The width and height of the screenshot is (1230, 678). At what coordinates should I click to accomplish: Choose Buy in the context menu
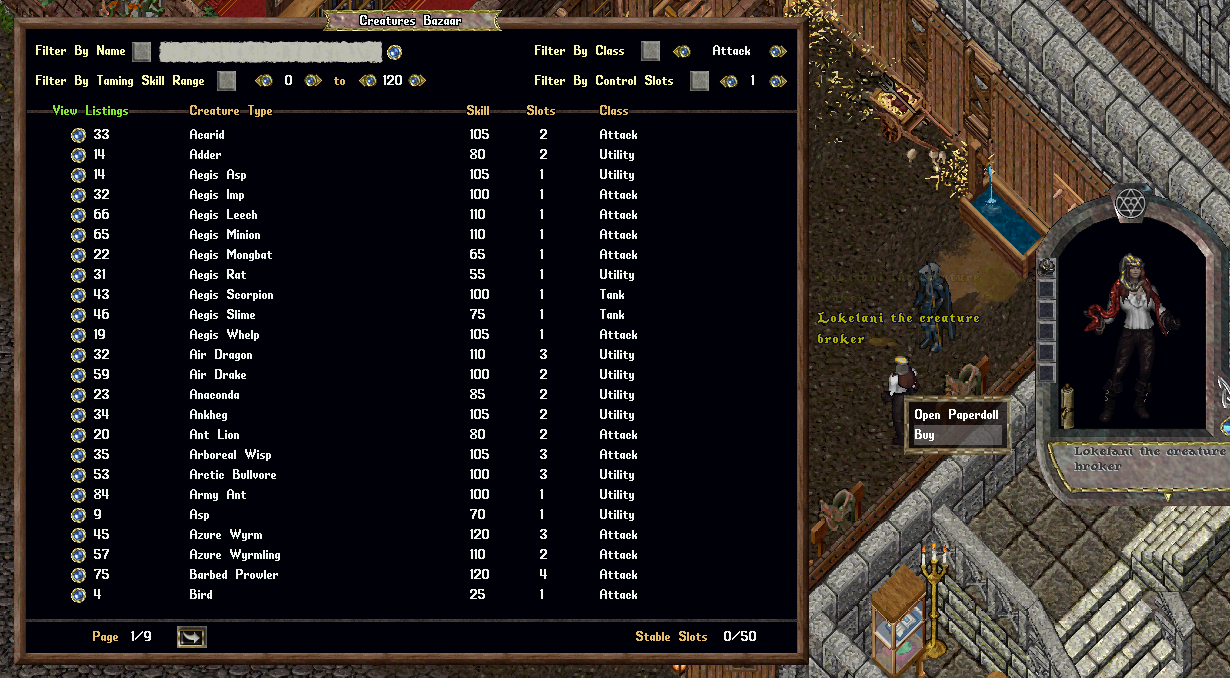click(956, 436)
